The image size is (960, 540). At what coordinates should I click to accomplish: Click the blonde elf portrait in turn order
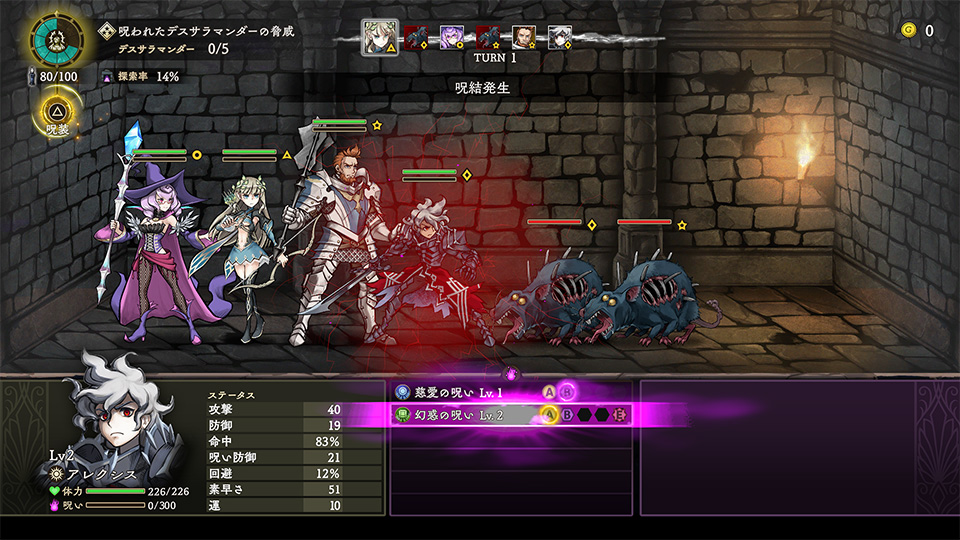point(379,38)
